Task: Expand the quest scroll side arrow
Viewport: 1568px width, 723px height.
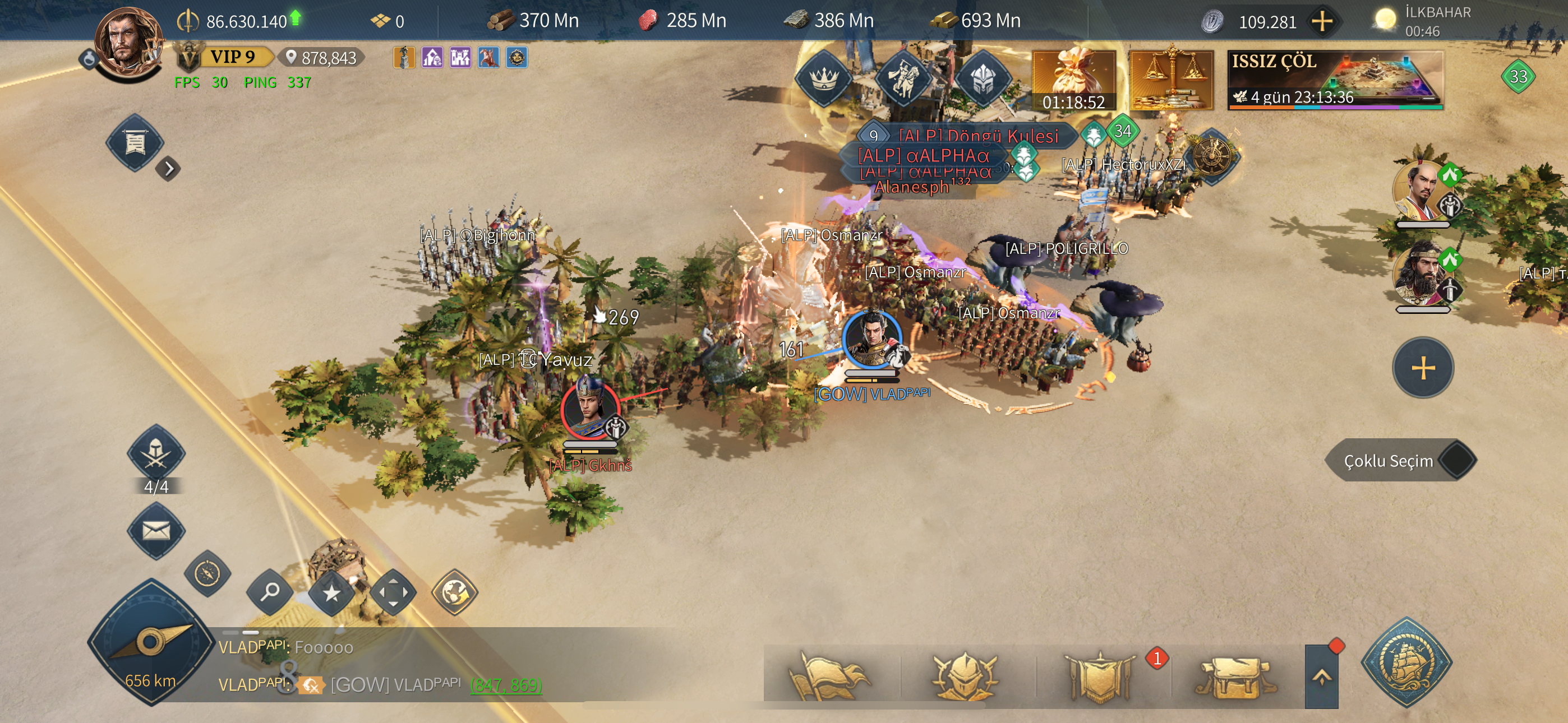Action: 169,169
